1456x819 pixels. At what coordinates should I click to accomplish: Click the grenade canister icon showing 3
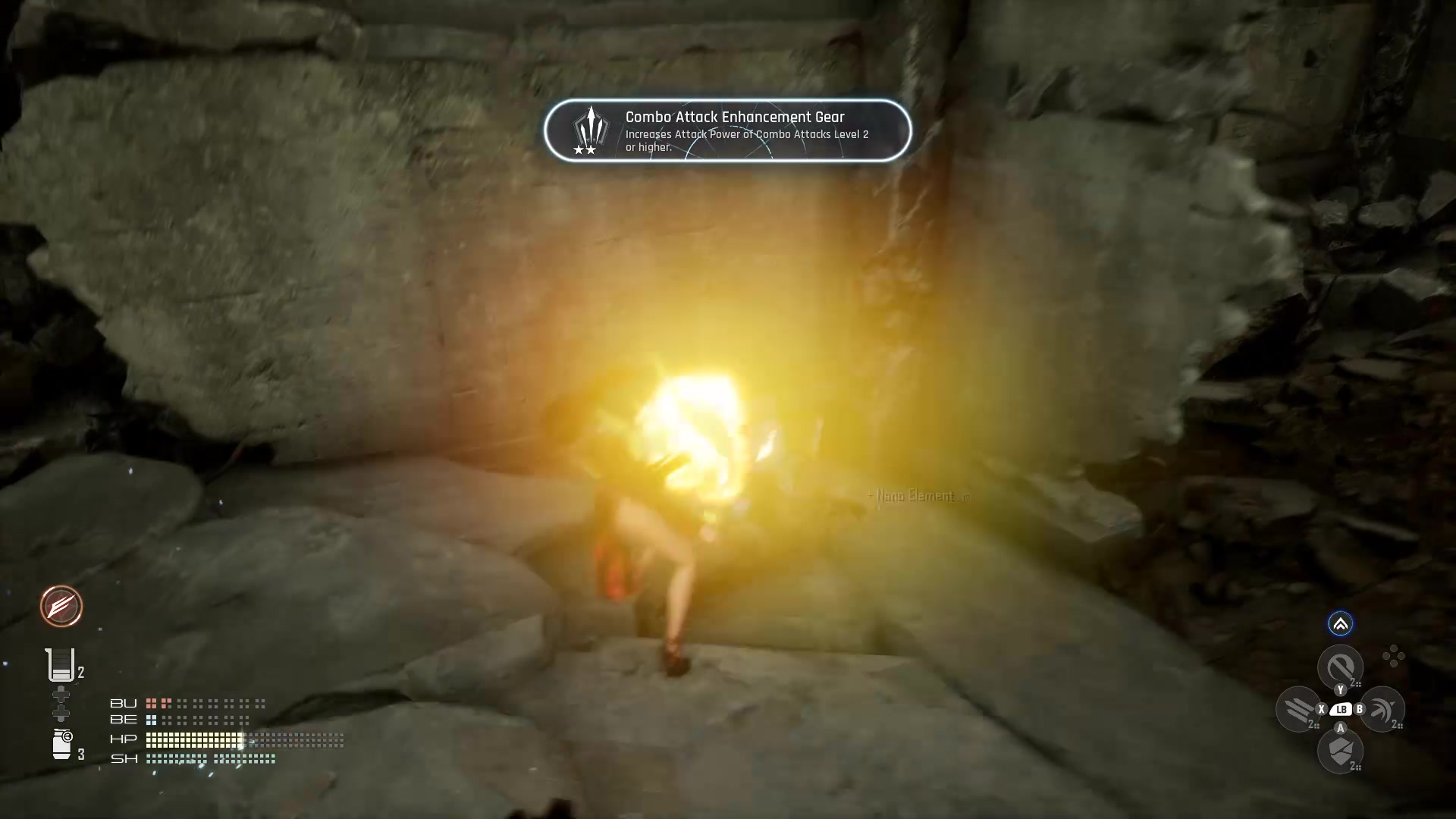[62, 743]
